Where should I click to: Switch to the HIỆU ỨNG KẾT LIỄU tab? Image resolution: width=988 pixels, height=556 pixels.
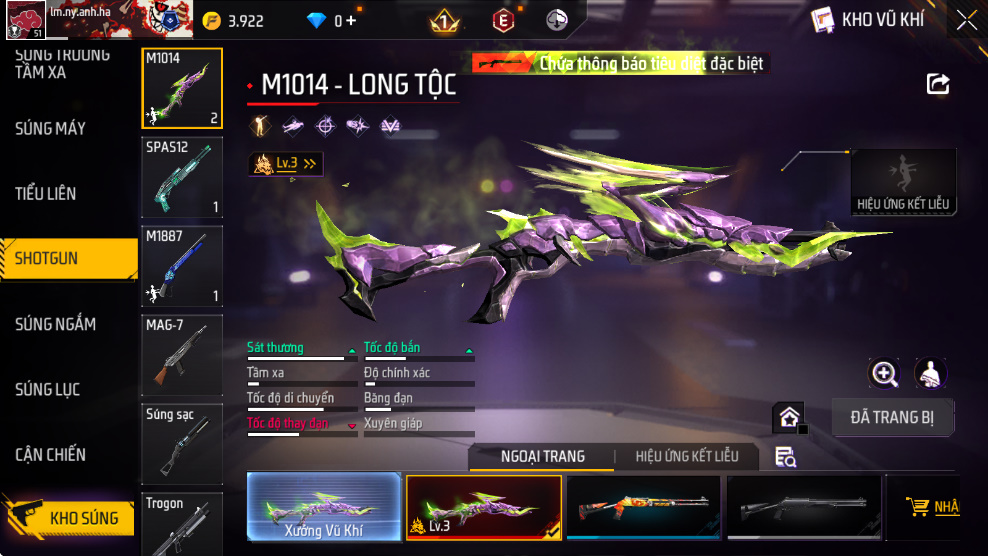(687, 456)
